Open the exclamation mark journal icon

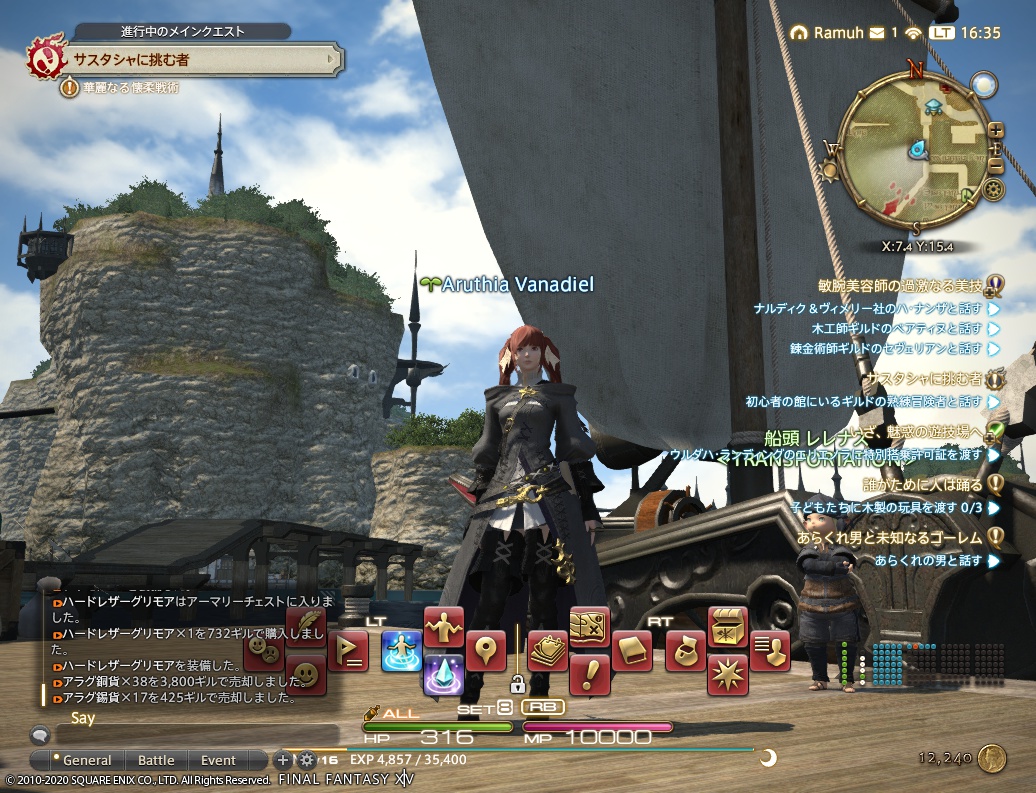[590, 675]
